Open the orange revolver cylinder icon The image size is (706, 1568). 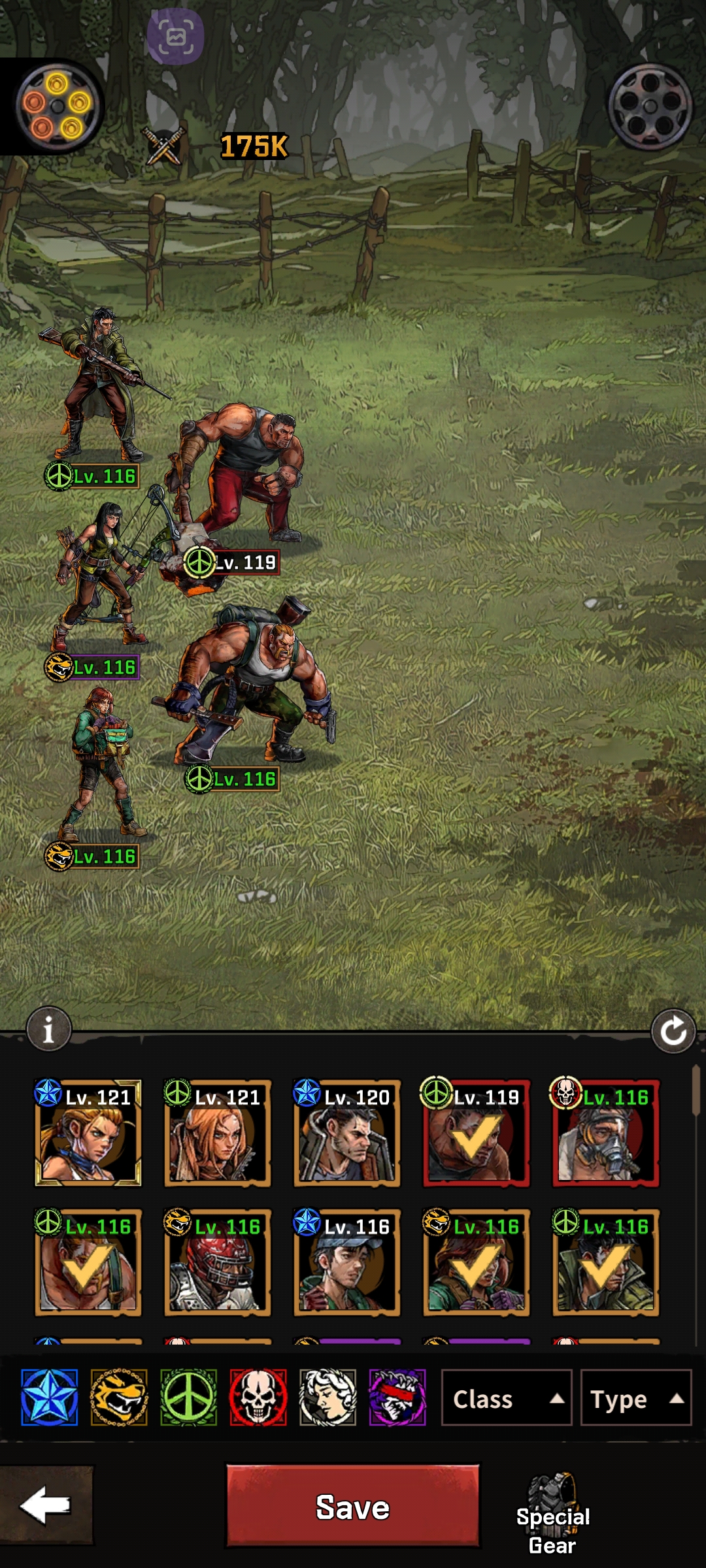(57, 105)
